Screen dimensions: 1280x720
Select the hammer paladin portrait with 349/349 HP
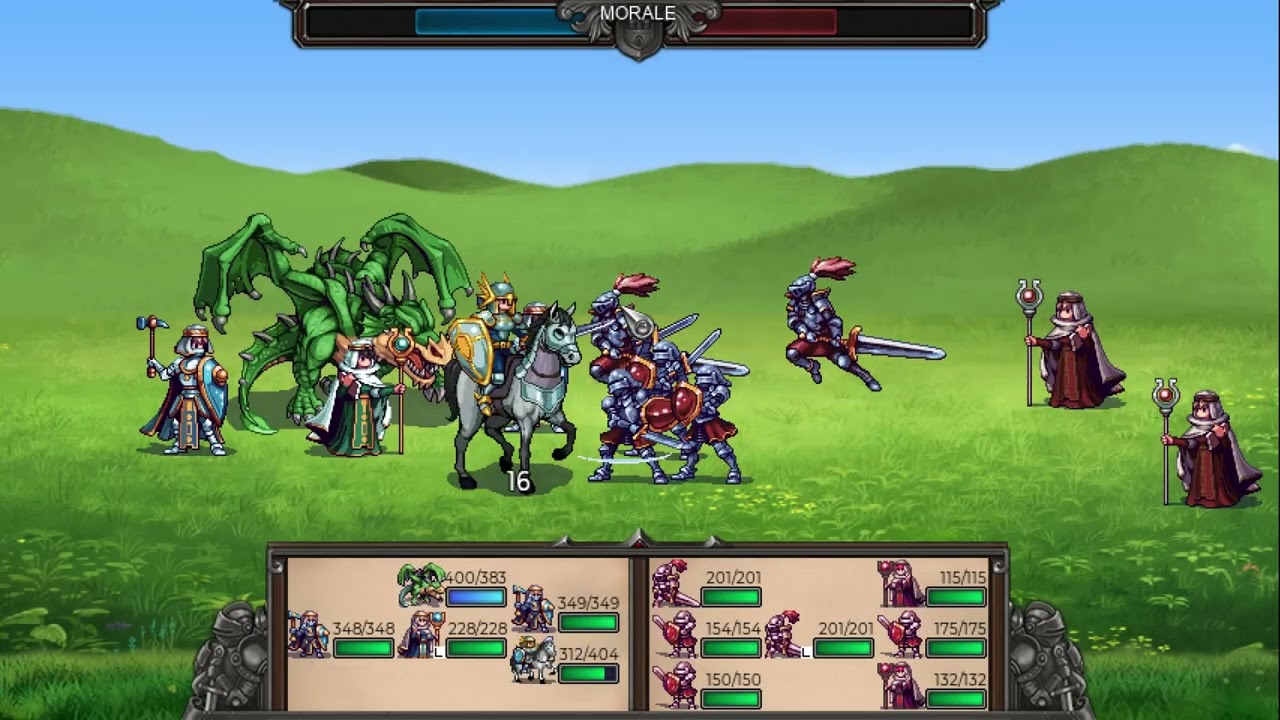point(533,609)
